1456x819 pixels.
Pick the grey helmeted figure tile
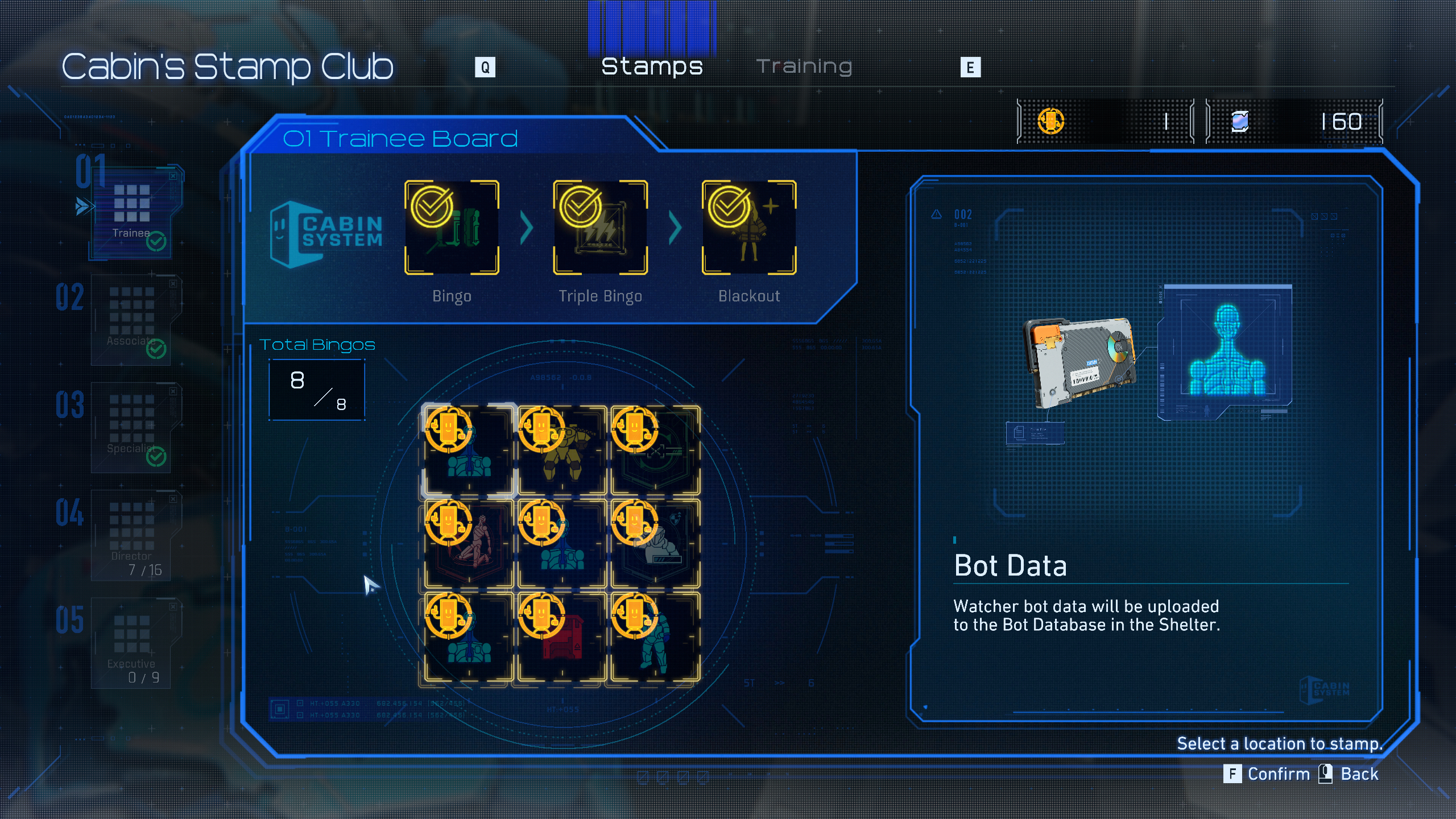(655, 544)
